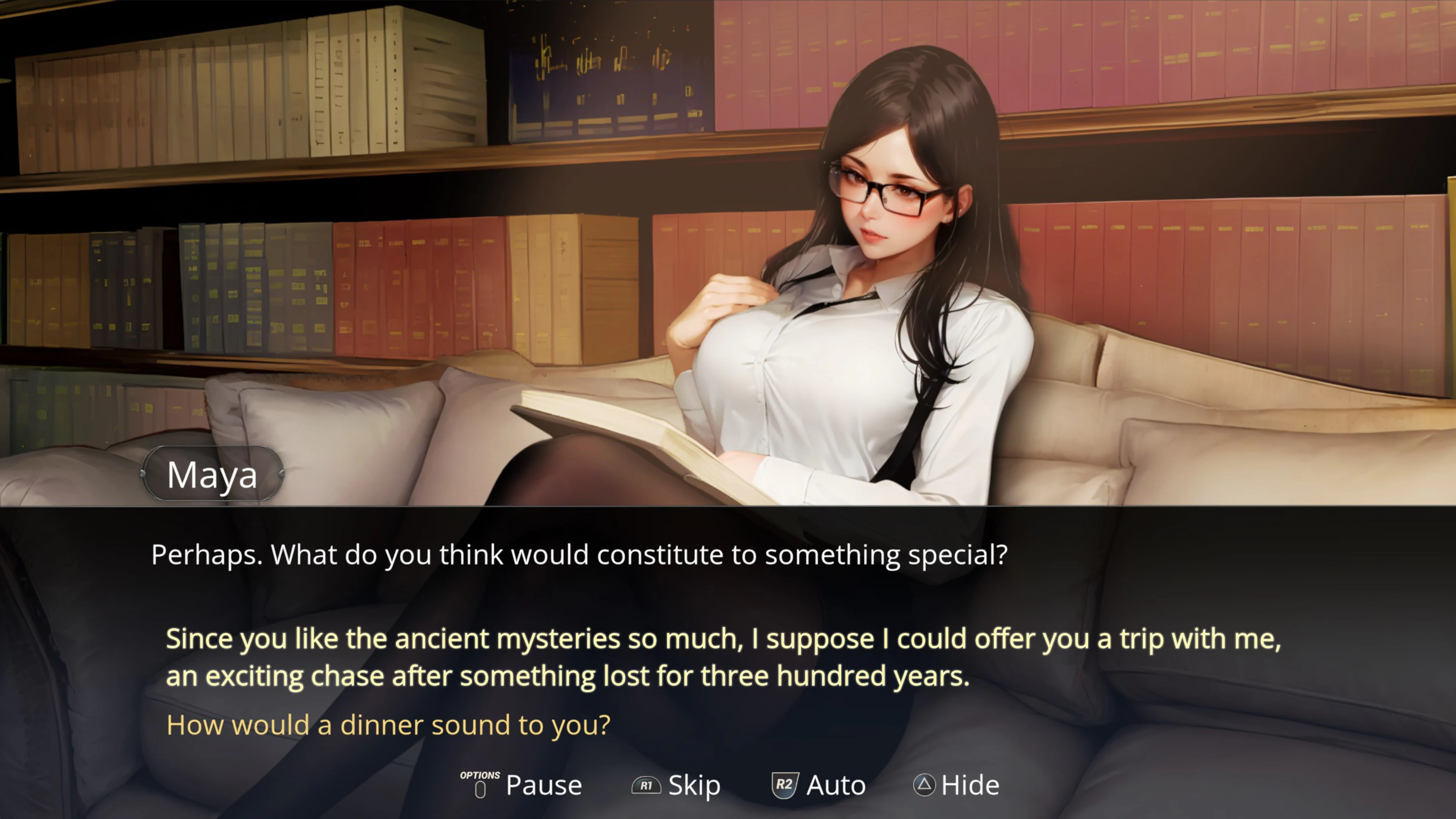Hide the dialogue text box

point(971,785)
